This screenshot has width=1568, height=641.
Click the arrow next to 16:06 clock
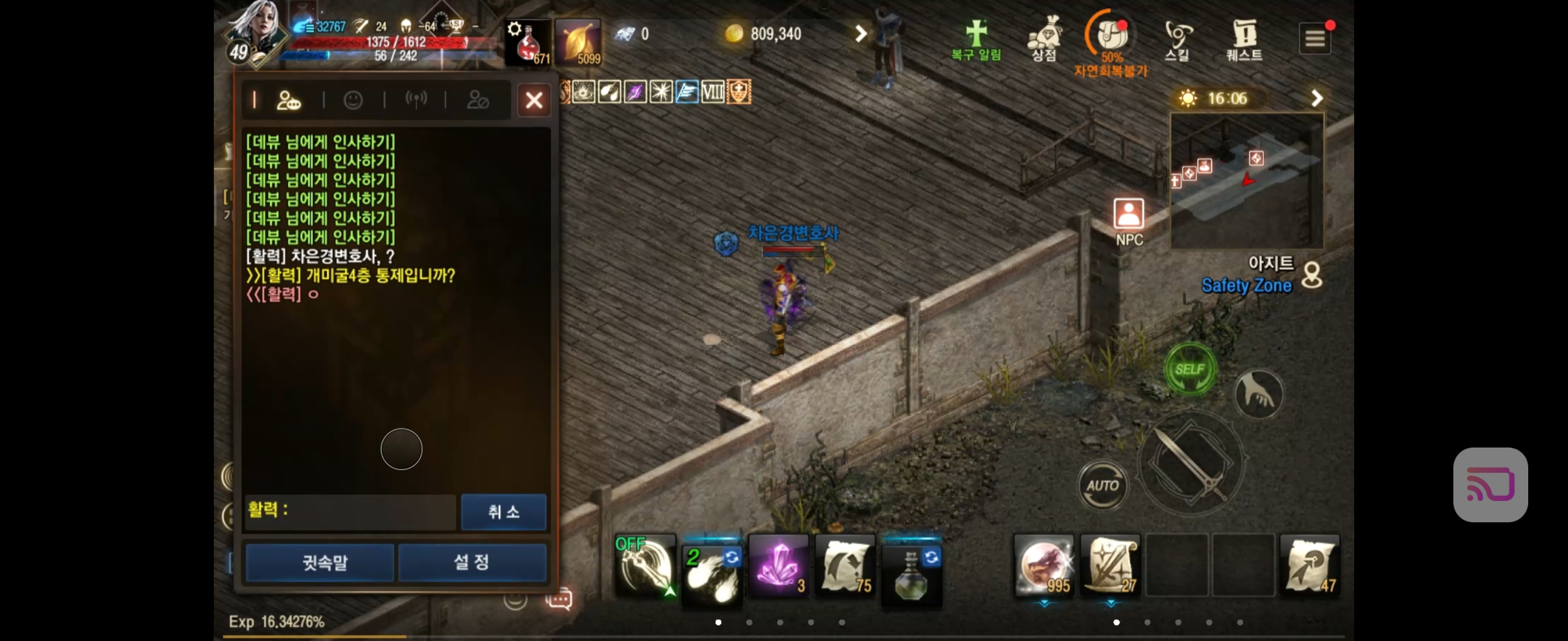tap(1317, 97)
